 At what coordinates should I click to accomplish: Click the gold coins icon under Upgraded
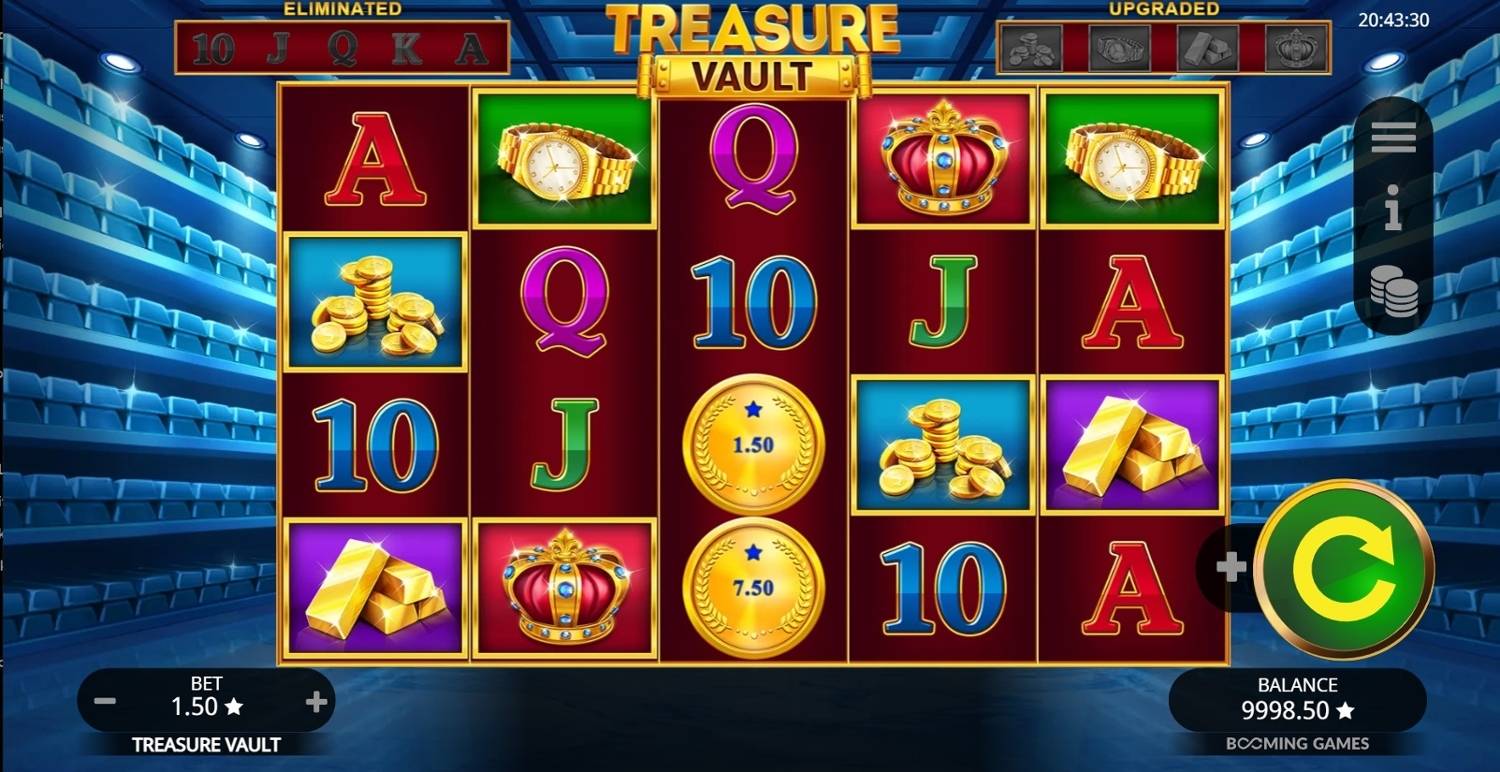point(1031,45)
